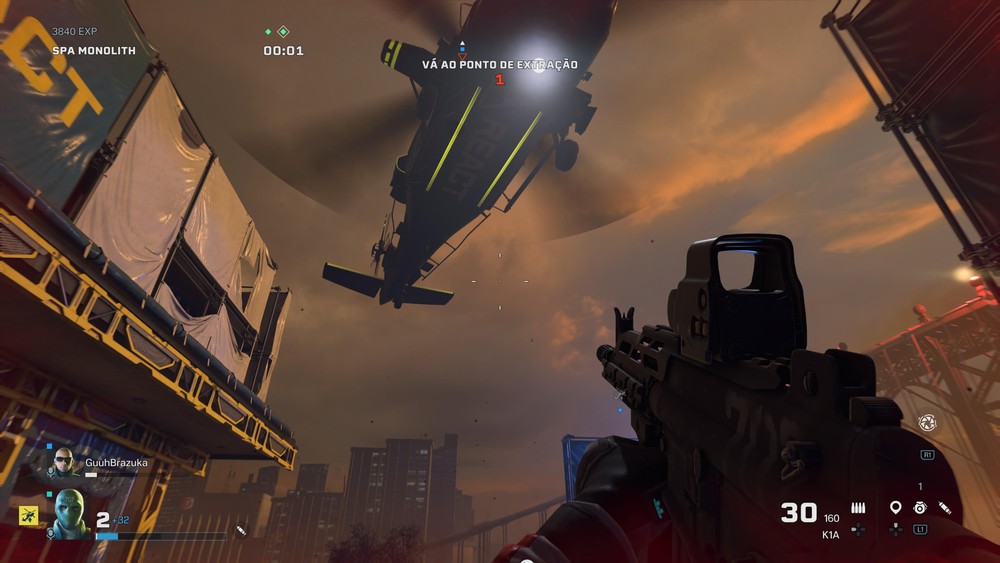
Task: Click the extraction point objective text
Action: click(x=499, y=65)
